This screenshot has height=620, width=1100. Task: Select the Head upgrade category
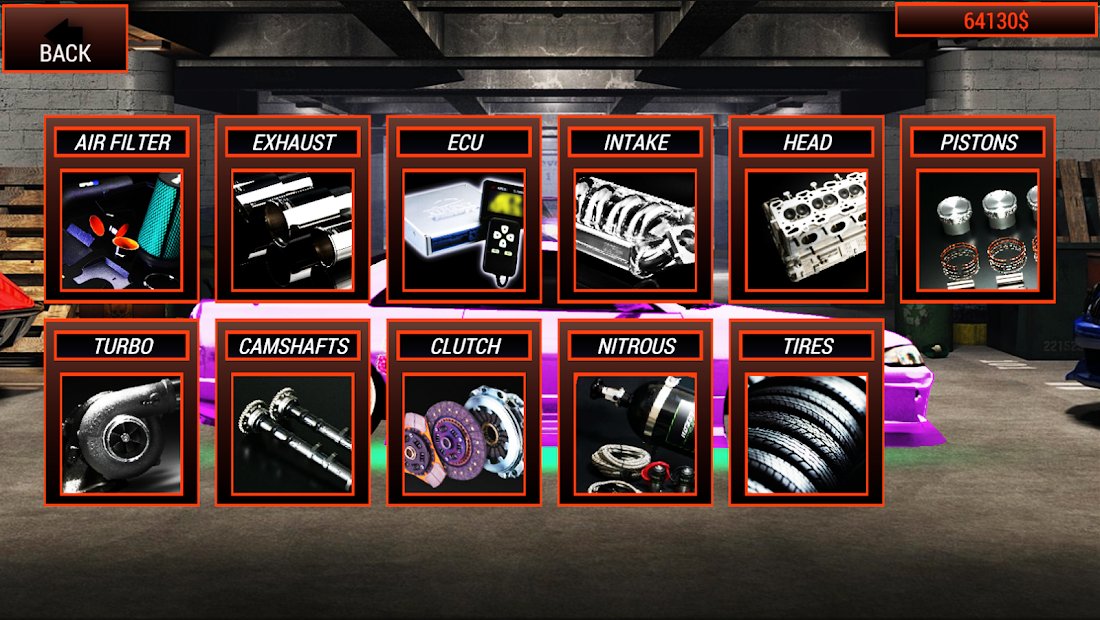[807, 210]
